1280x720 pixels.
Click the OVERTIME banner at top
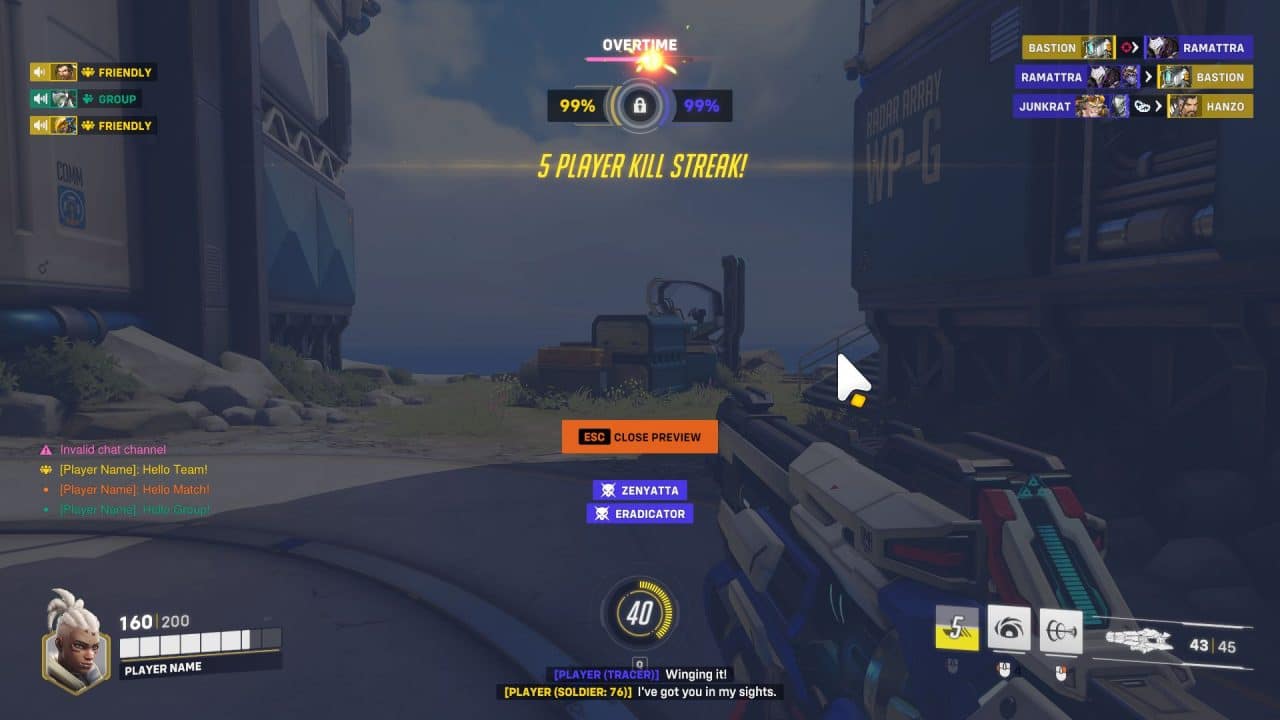640,44
